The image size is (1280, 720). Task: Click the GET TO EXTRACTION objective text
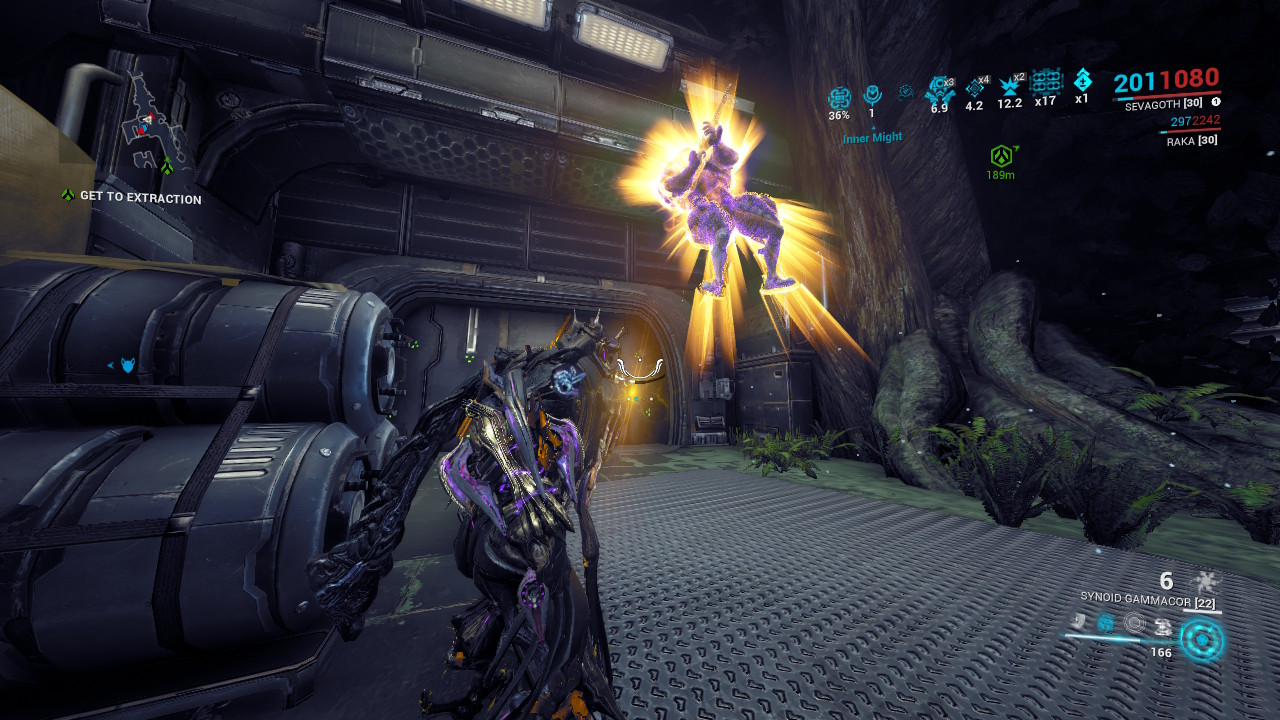coord(140,199)
